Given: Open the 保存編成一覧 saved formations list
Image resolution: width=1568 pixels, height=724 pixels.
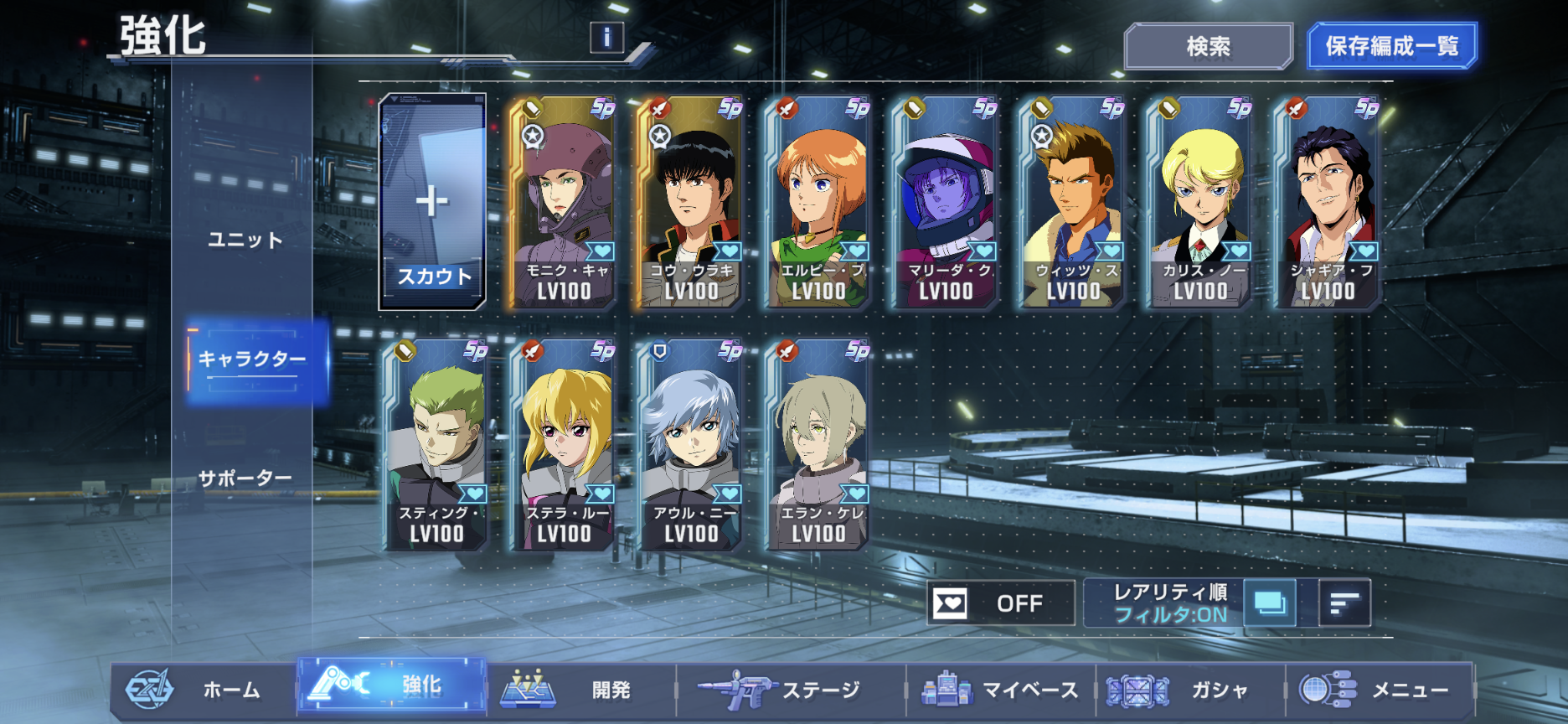Looking at the screenshot, I should pyautogui.click(x=1391, y=46).
